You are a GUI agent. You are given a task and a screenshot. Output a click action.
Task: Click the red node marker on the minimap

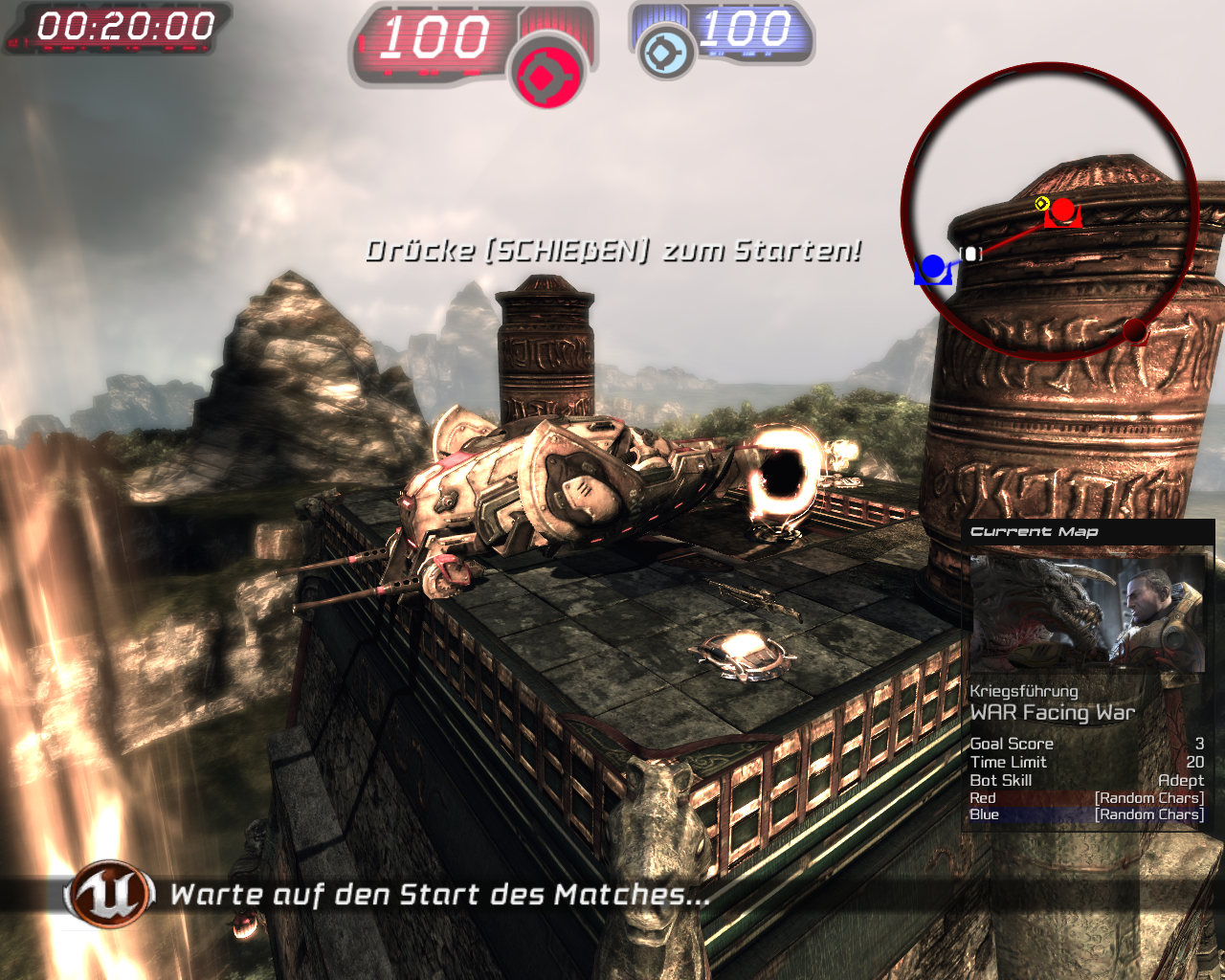pos(1062,209)
